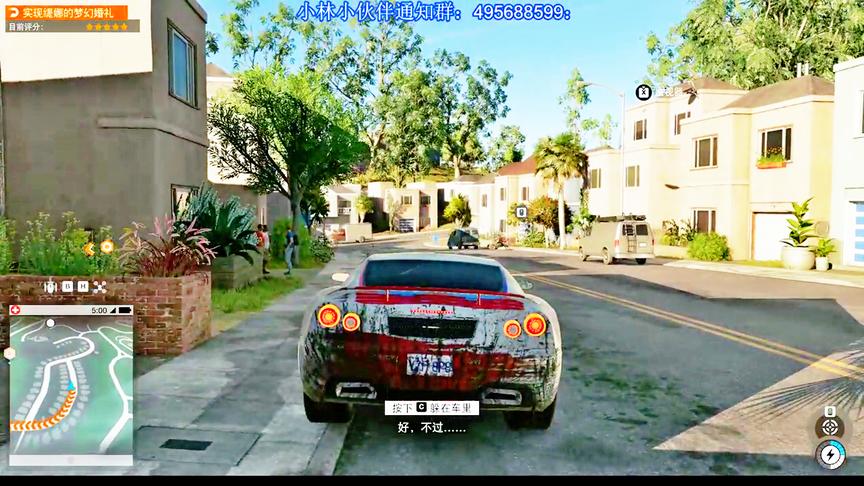
Task: Select the RC jumper icon above the minimap
Action: click(x=50, y=287)
